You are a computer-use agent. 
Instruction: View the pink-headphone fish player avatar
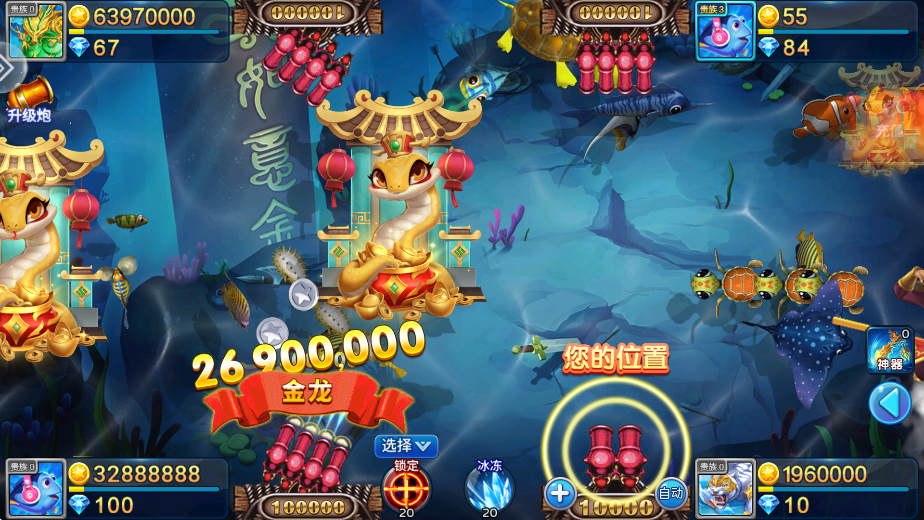(x=37, y=488)
